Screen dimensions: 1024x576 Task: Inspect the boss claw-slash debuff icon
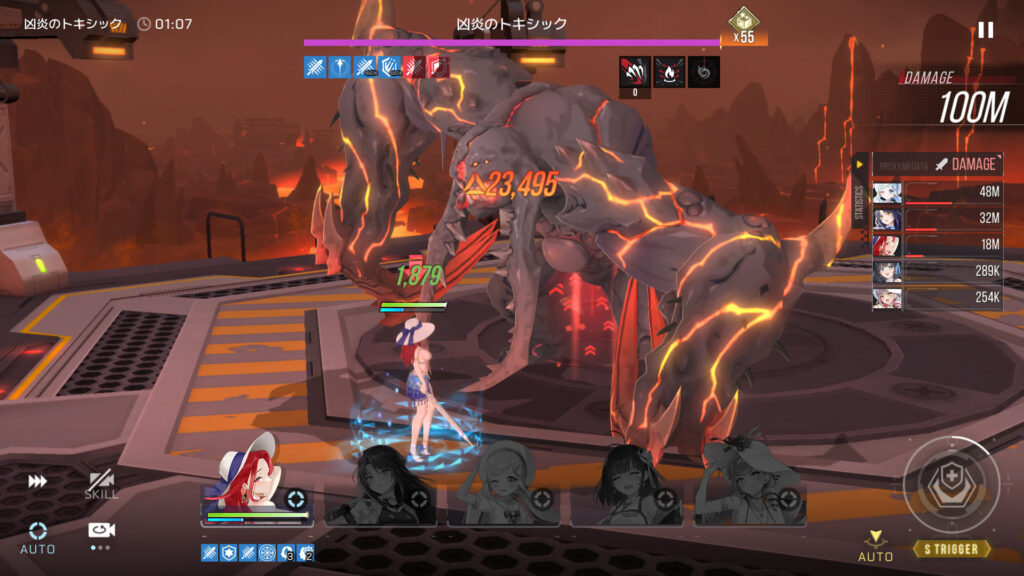click(x=634, y=71)
